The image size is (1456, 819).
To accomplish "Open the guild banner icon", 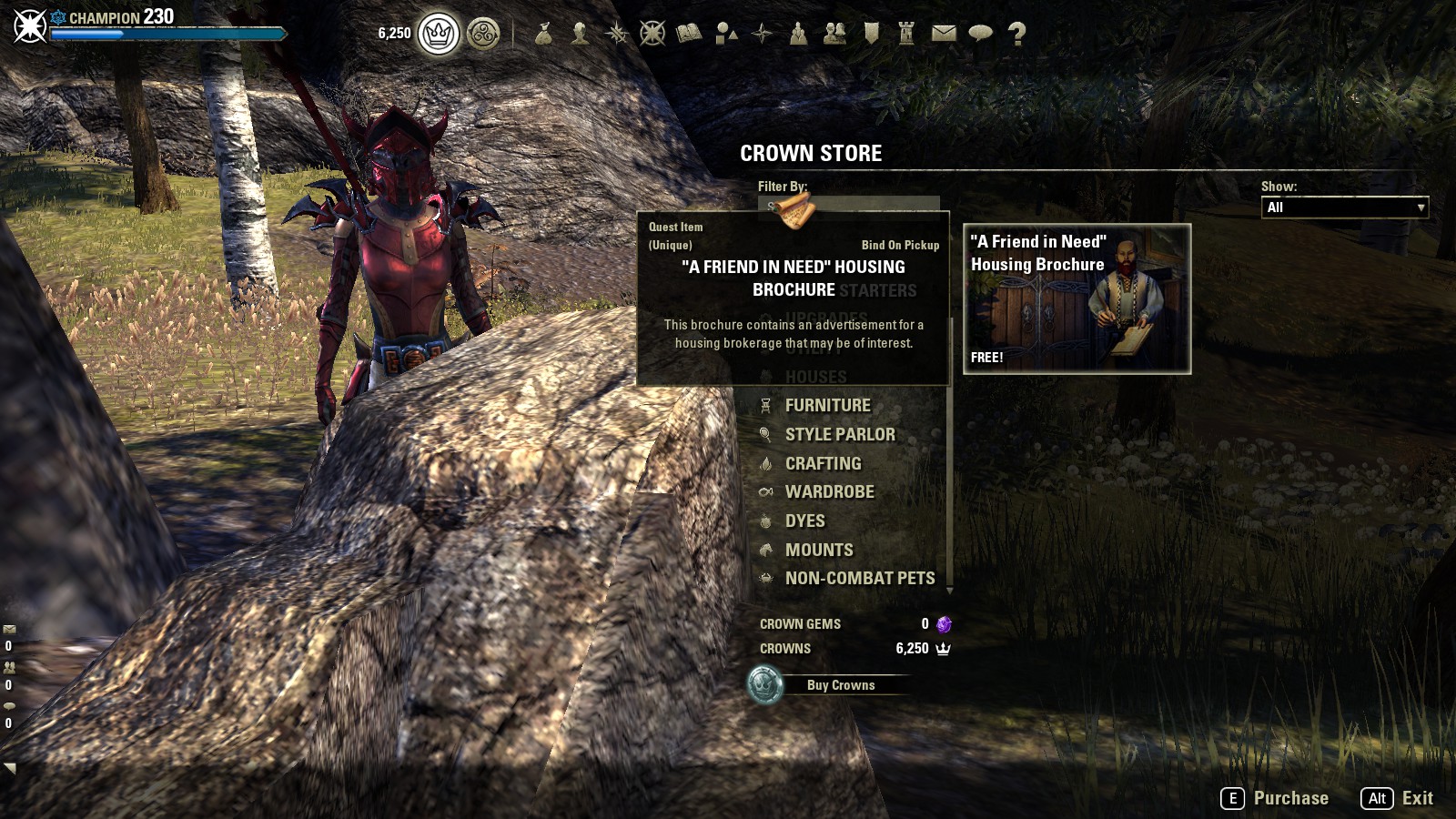I will tap(871, 34).
